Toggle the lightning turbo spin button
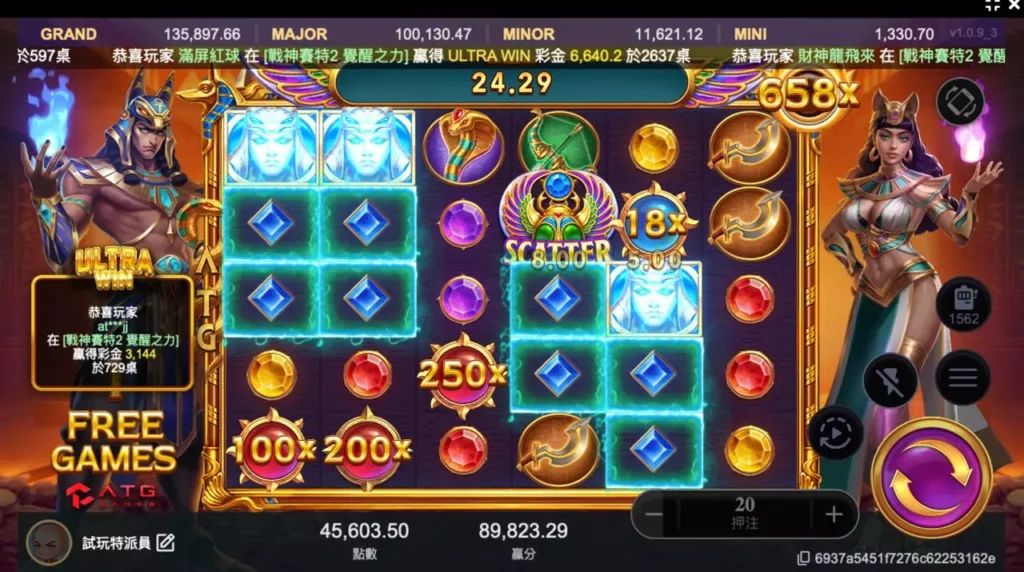Image resolution: width=1024 pixels, height=572 pixels. coord(890,379)
